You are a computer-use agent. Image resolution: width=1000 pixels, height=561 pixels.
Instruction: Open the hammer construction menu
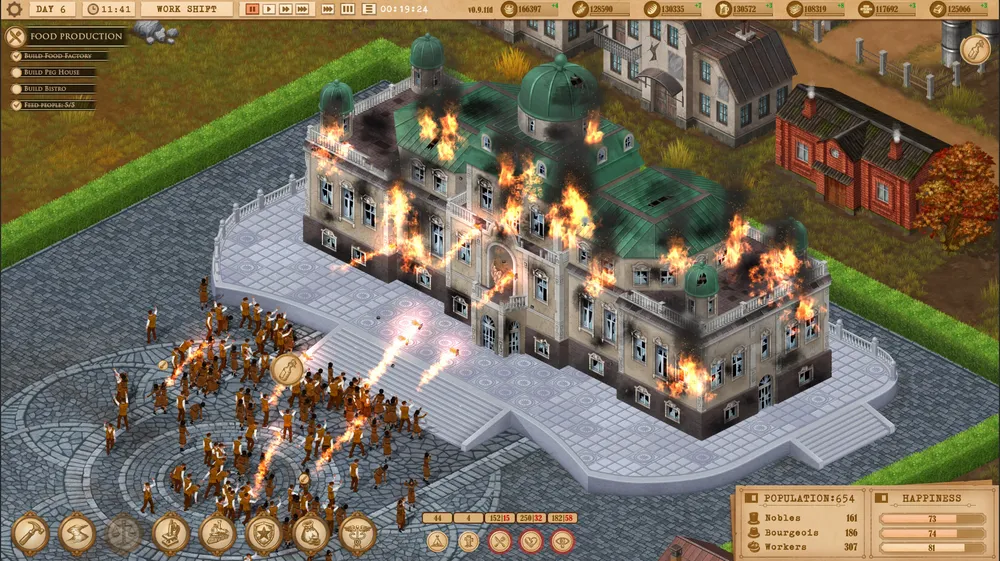(x=32, y=534)
